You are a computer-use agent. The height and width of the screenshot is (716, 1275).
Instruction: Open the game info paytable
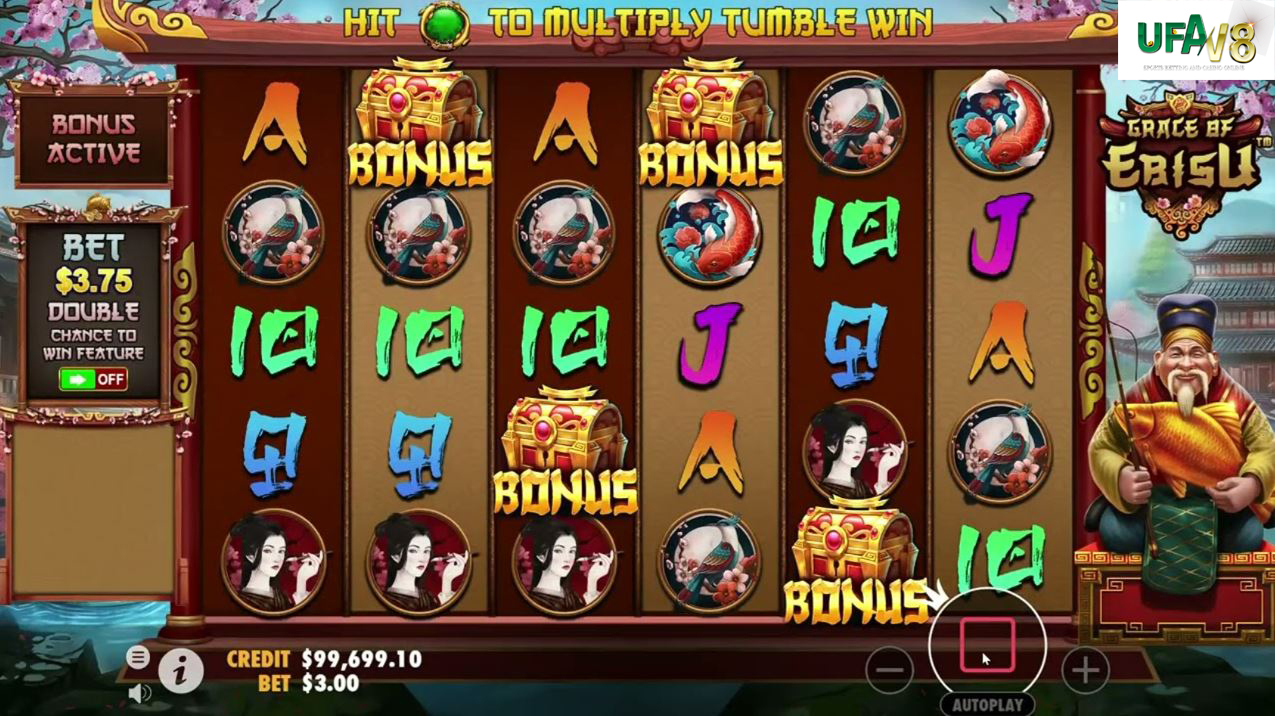180,672
